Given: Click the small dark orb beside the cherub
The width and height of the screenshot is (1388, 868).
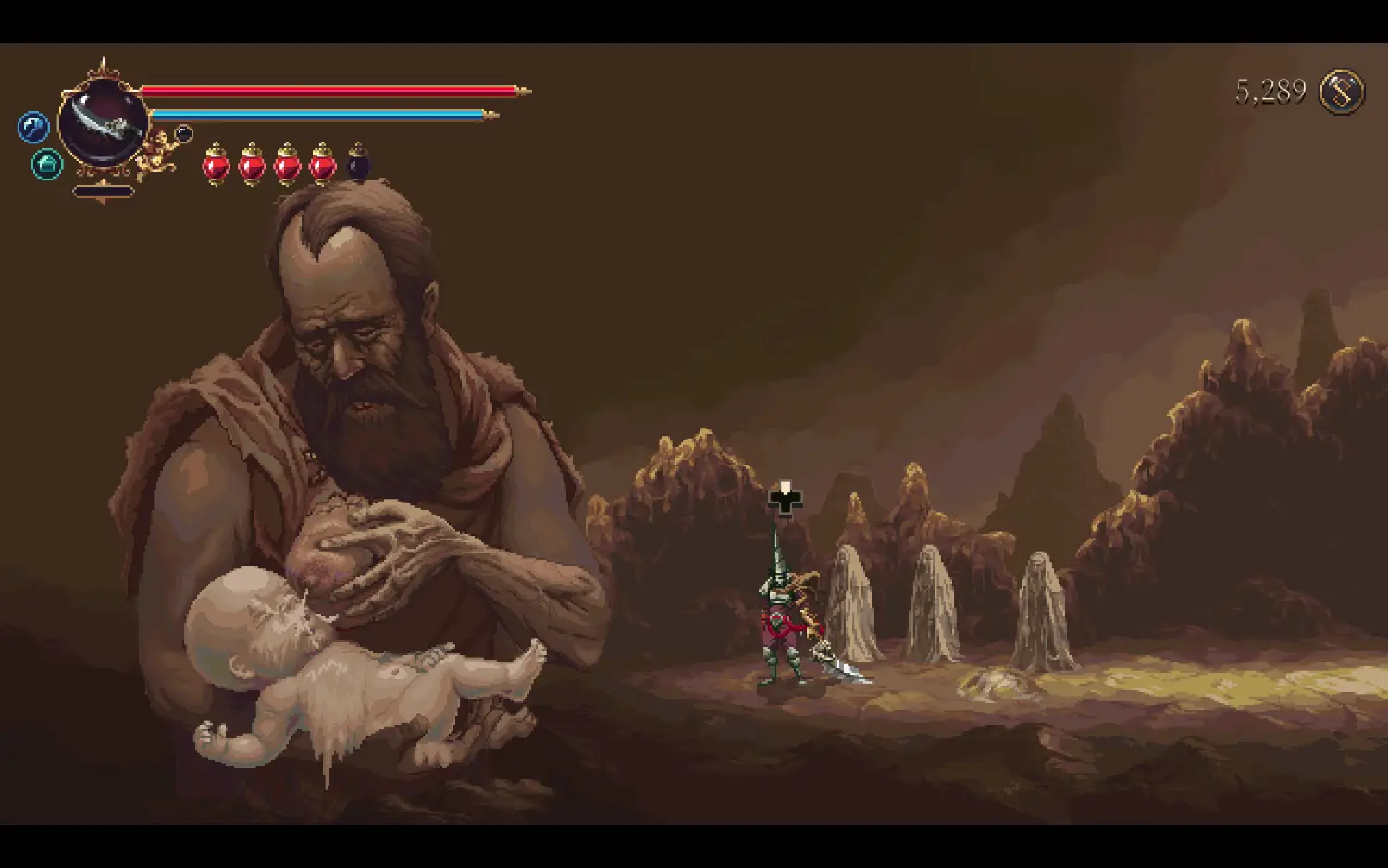Looking at the screenshot, I should (x=183, y=133).
